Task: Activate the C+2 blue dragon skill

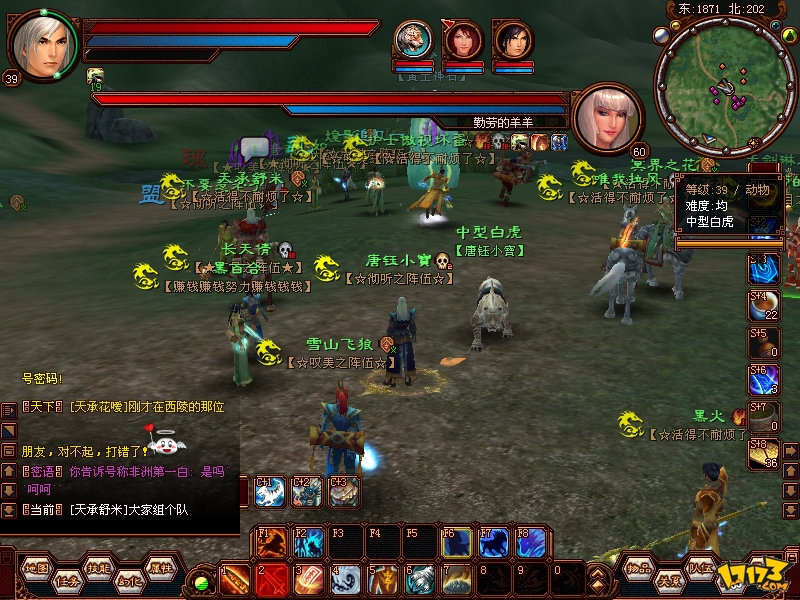Action: [x=307, y=492]
